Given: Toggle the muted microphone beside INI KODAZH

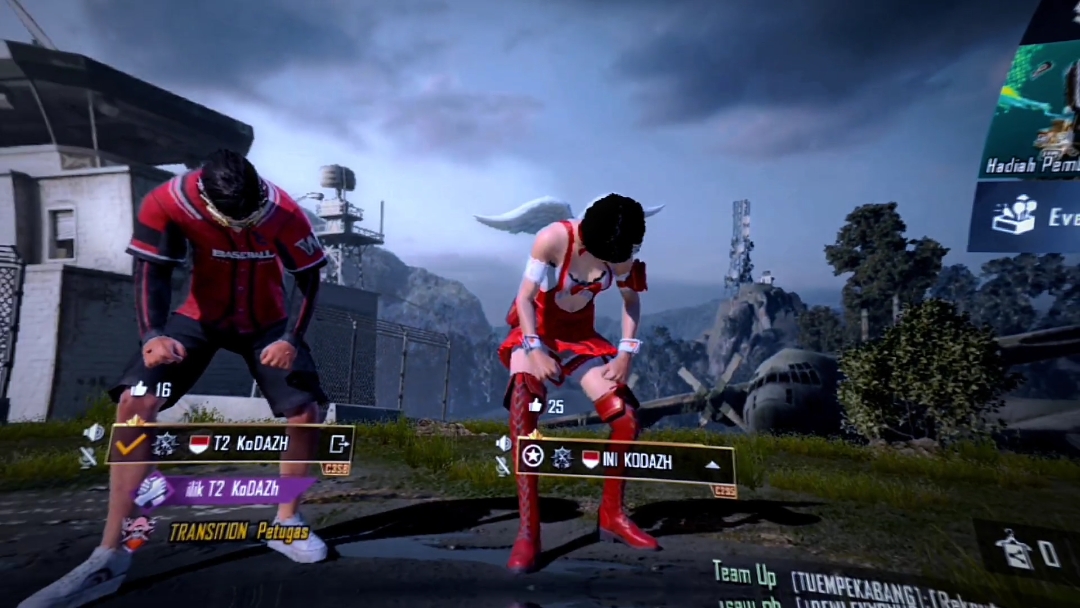Looking at the screenshot, I should pos(502,465).
